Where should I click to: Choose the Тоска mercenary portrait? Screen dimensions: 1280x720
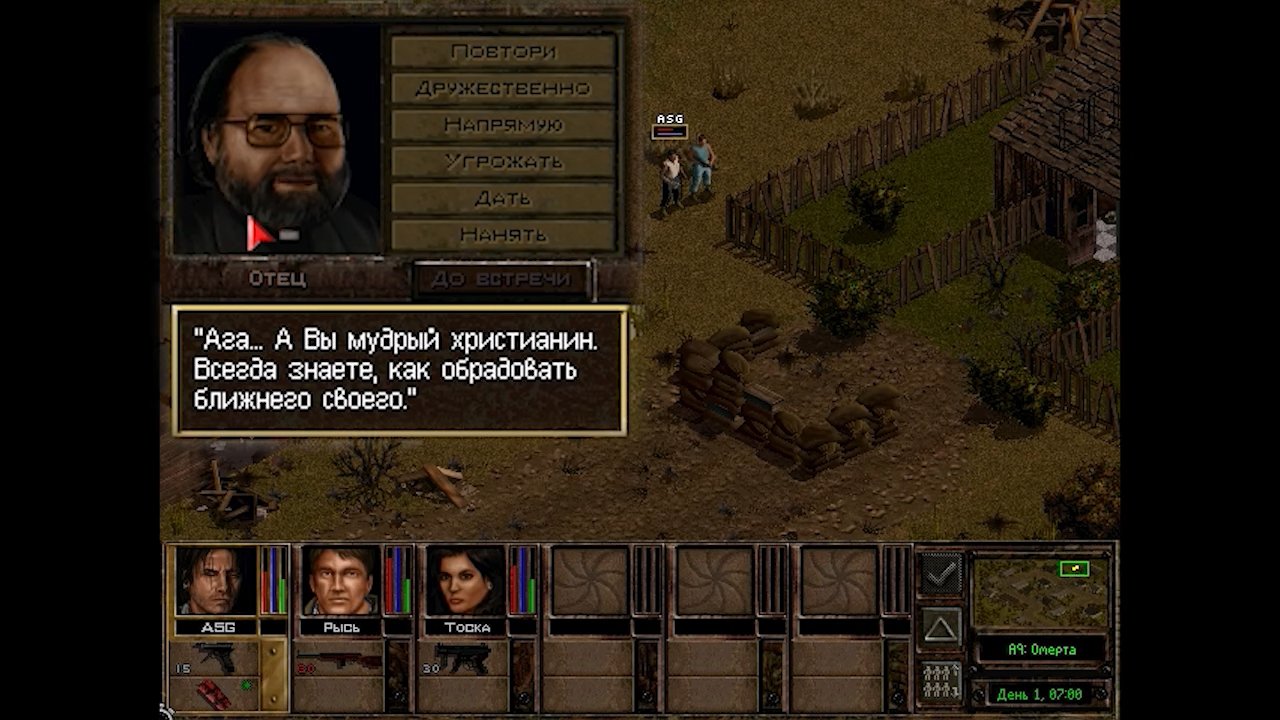[466, 581]
